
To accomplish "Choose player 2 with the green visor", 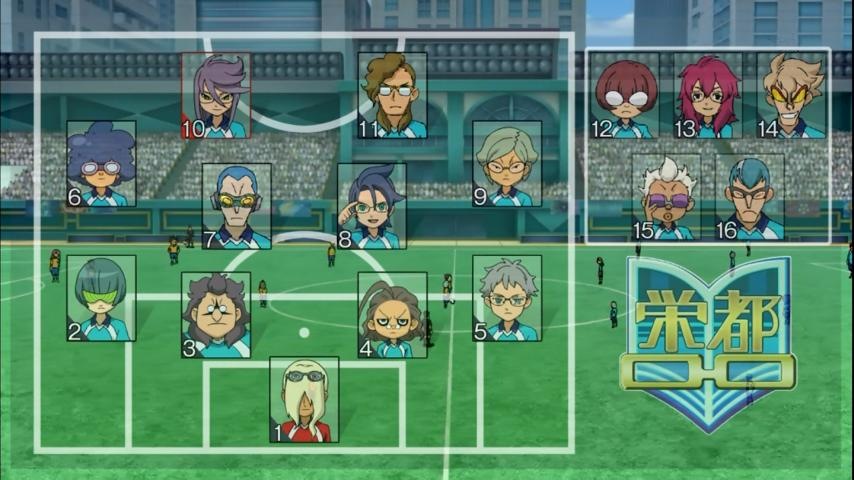I will click(101, 298).
